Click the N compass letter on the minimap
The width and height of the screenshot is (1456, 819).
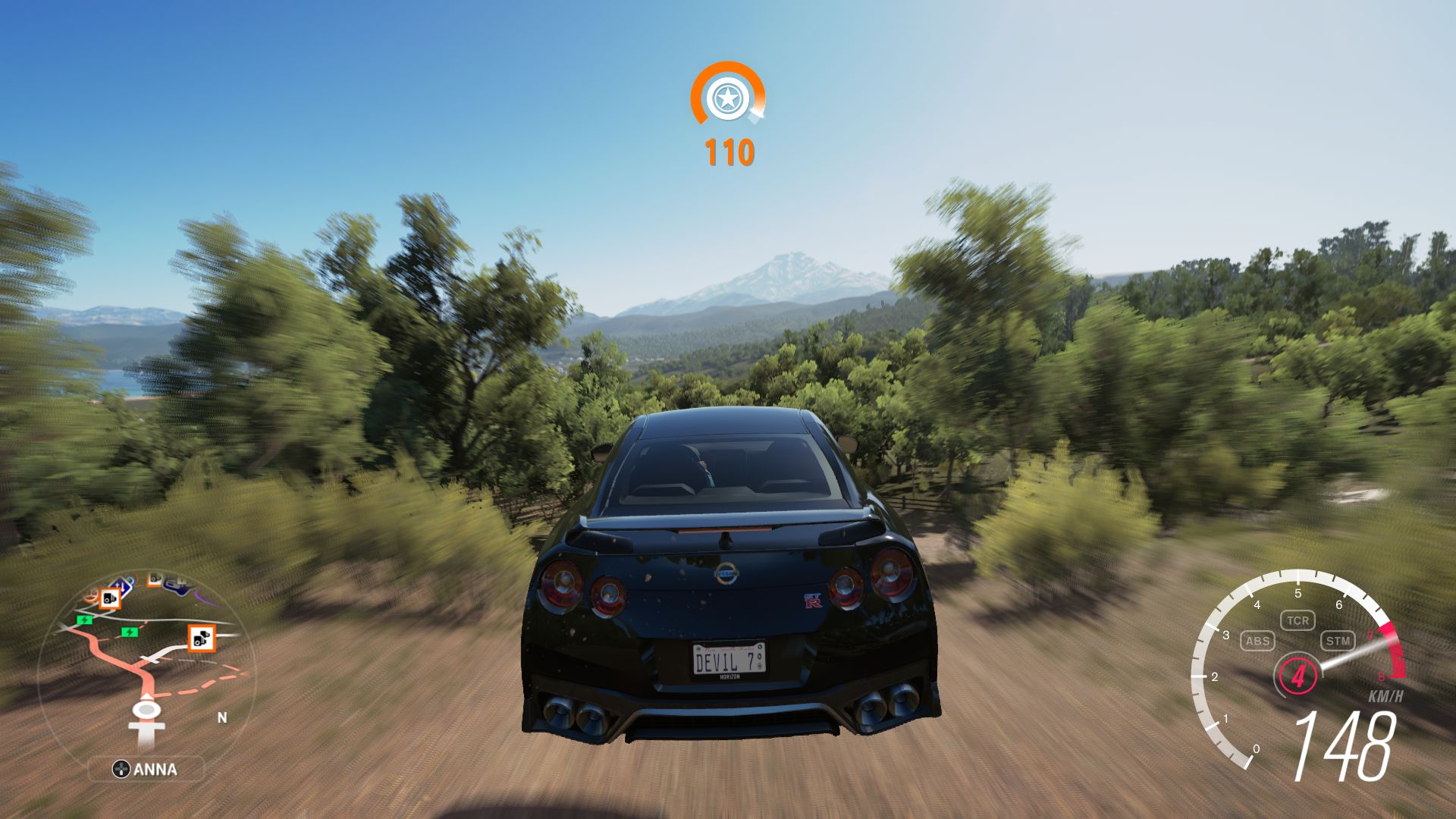221,717
